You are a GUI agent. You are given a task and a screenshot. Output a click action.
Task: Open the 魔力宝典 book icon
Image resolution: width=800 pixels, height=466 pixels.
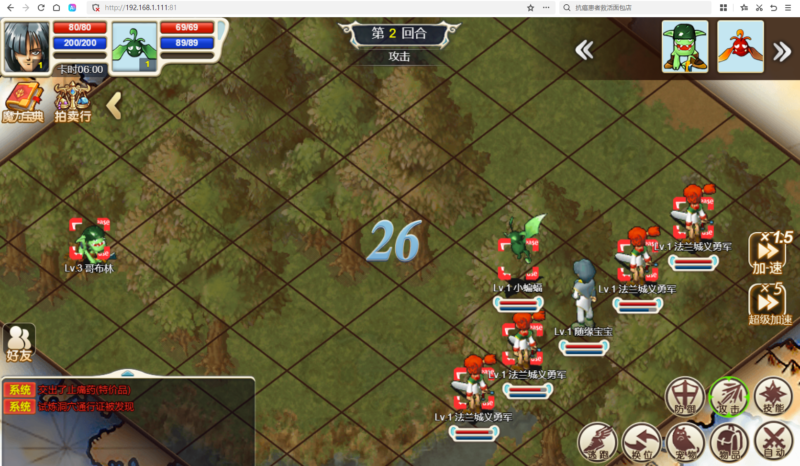(23, 103)
